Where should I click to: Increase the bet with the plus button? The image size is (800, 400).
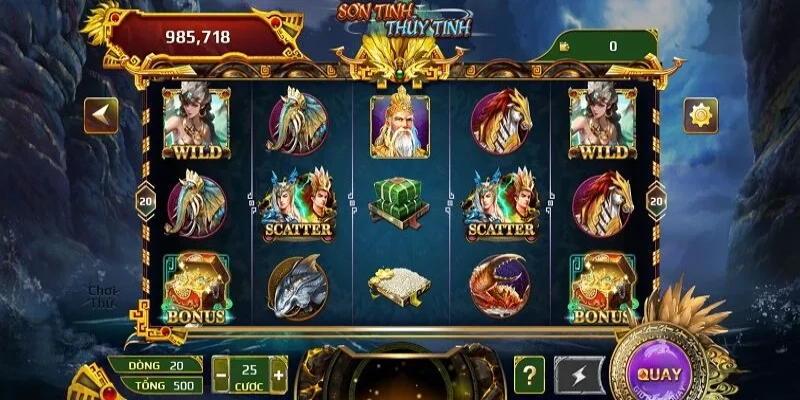[278, 375]
